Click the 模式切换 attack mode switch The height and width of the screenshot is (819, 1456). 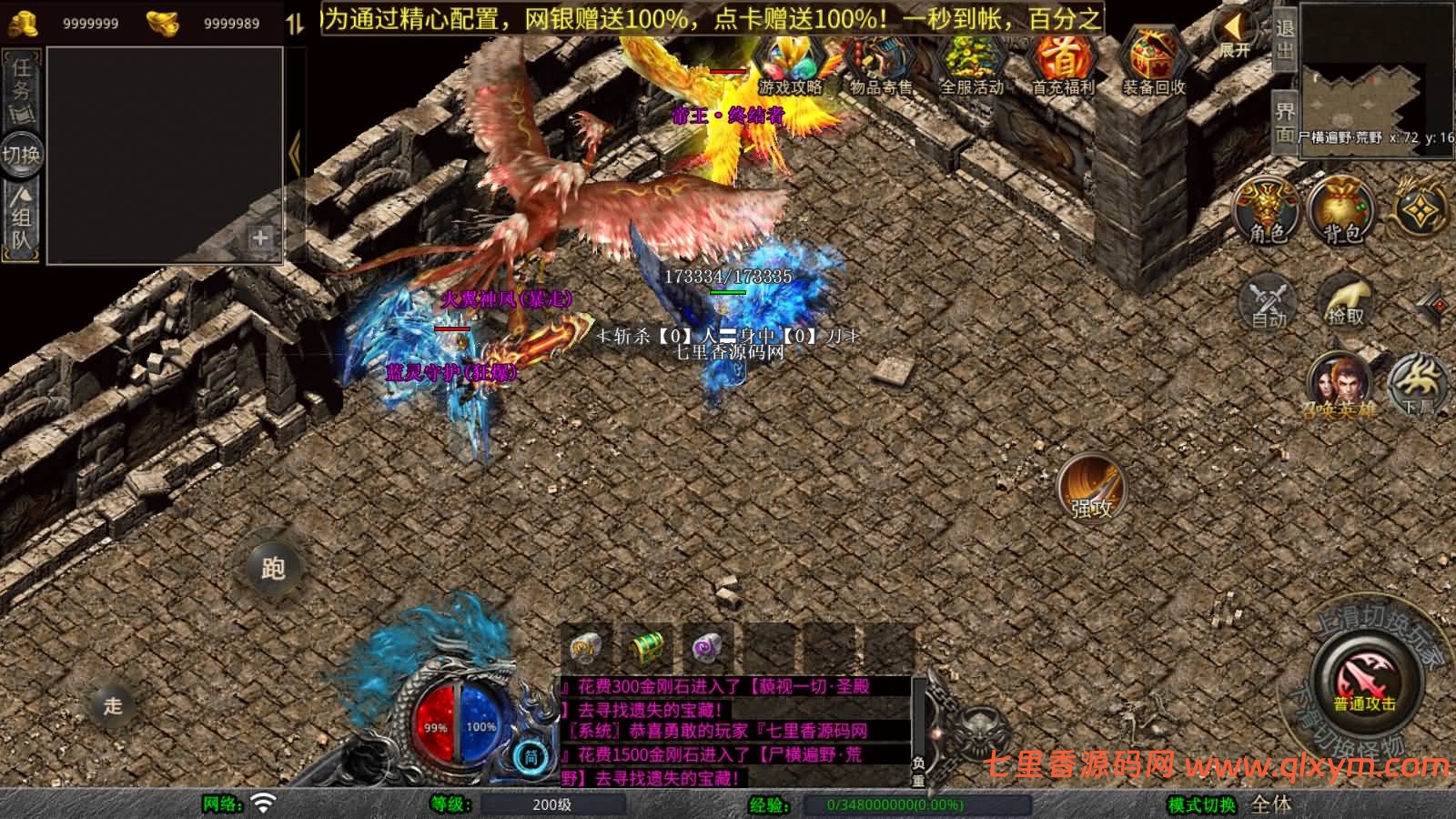tap(1202, 804)
